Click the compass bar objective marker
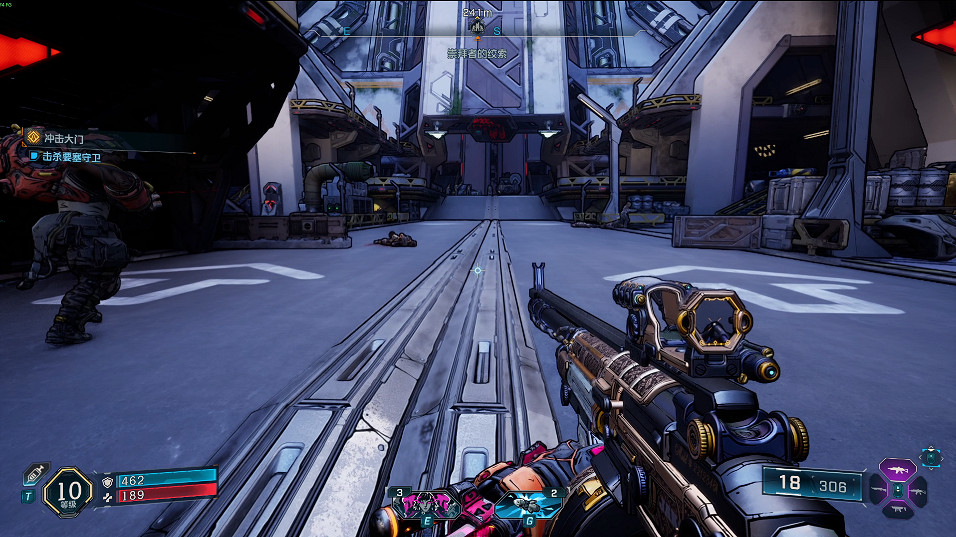This screenshot has height=537, width=956. pyautogui.click(x=478, y=31)
